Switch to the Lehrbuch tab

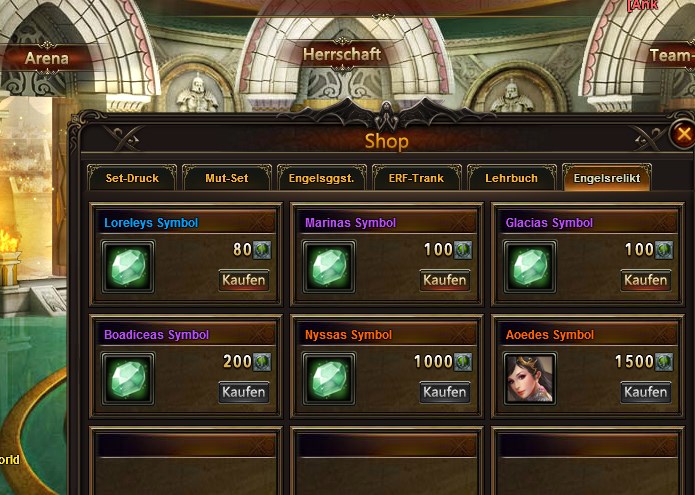[511, 178]
